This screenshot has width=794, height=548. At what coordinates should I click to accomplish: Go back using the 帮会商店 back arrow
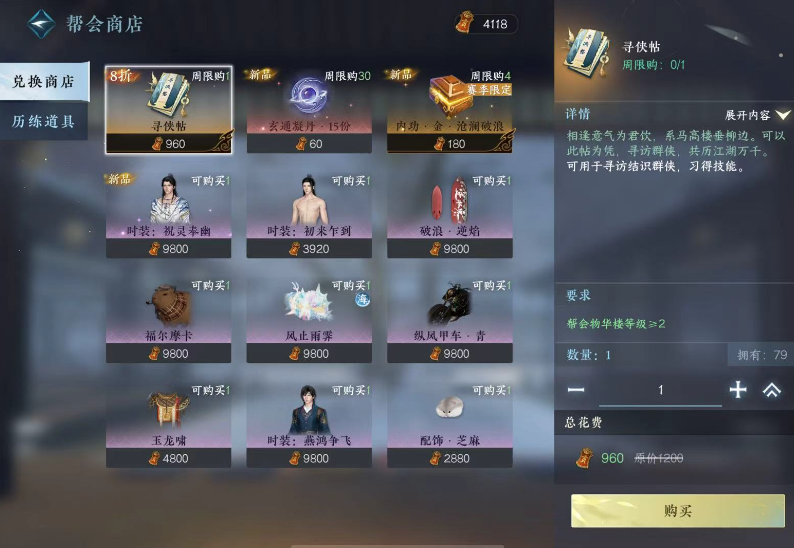point(40,23)
